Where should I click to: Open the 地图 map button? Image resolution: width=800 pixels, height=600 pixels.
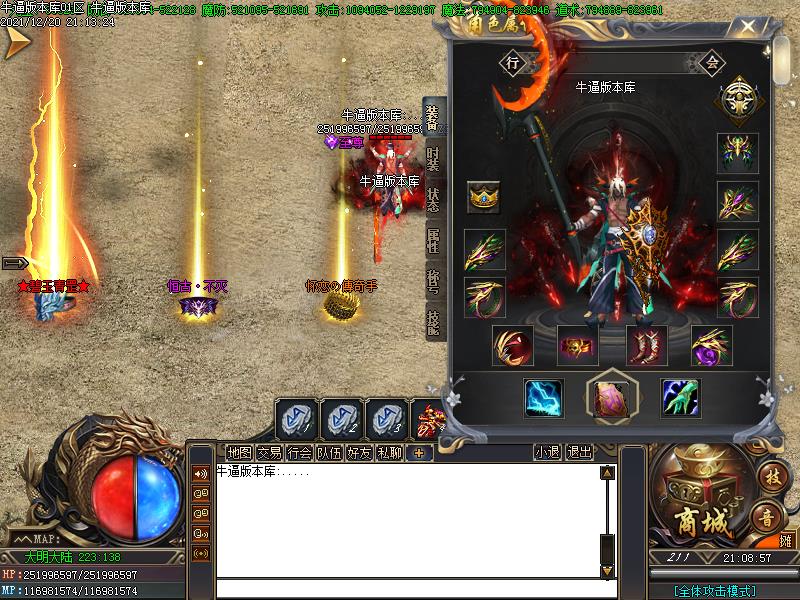click(x=239, y=453)
